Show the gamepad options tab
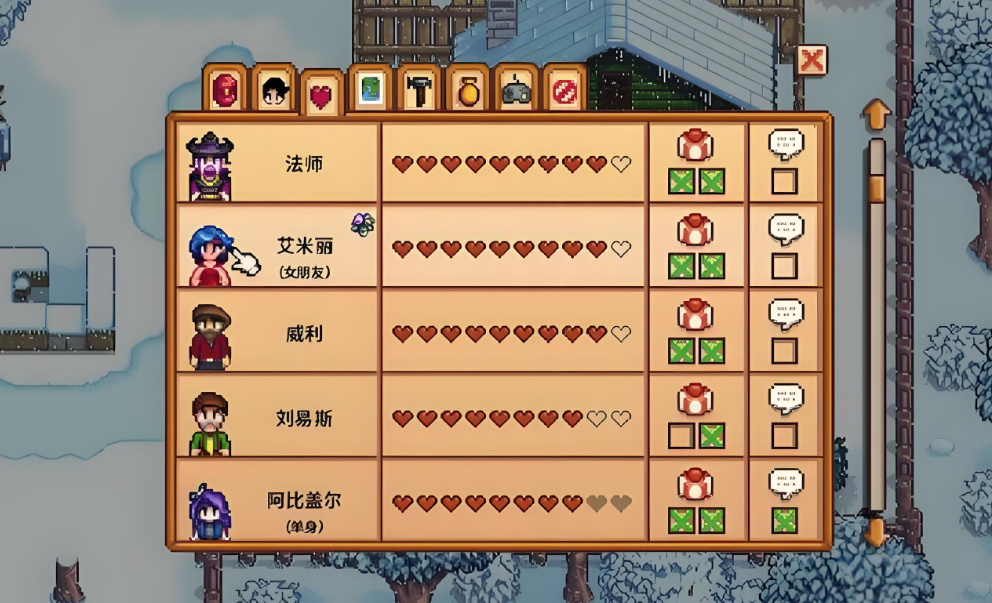 click(516, 90)
